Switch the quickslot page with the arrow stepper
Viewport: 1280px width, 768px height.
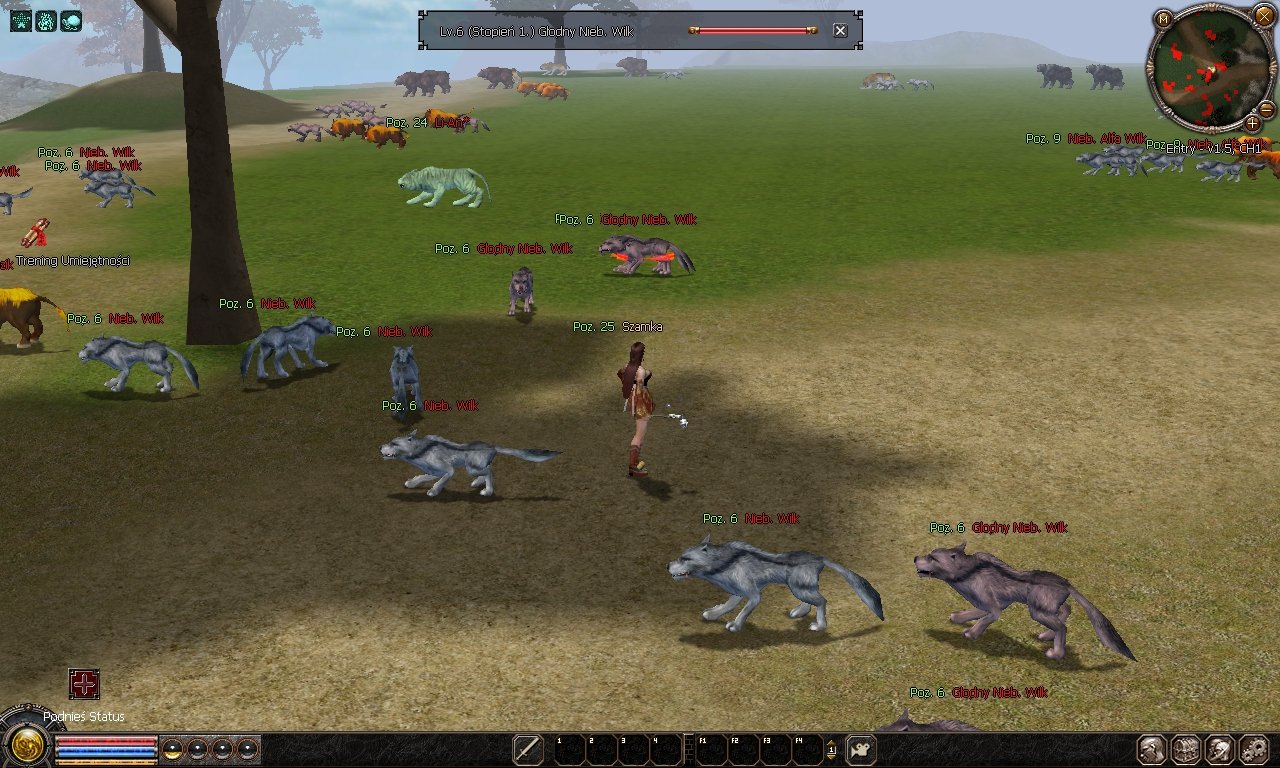pos(831,749)
